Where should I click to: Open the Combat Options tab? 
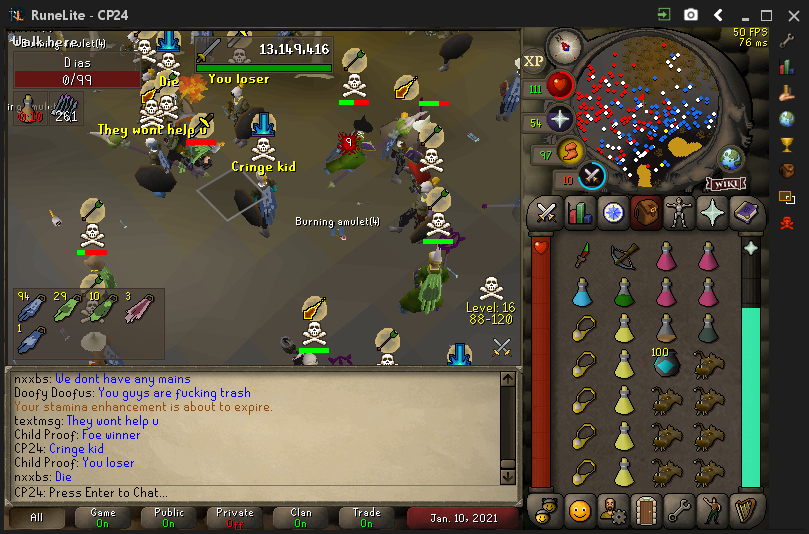click(546, 212)
